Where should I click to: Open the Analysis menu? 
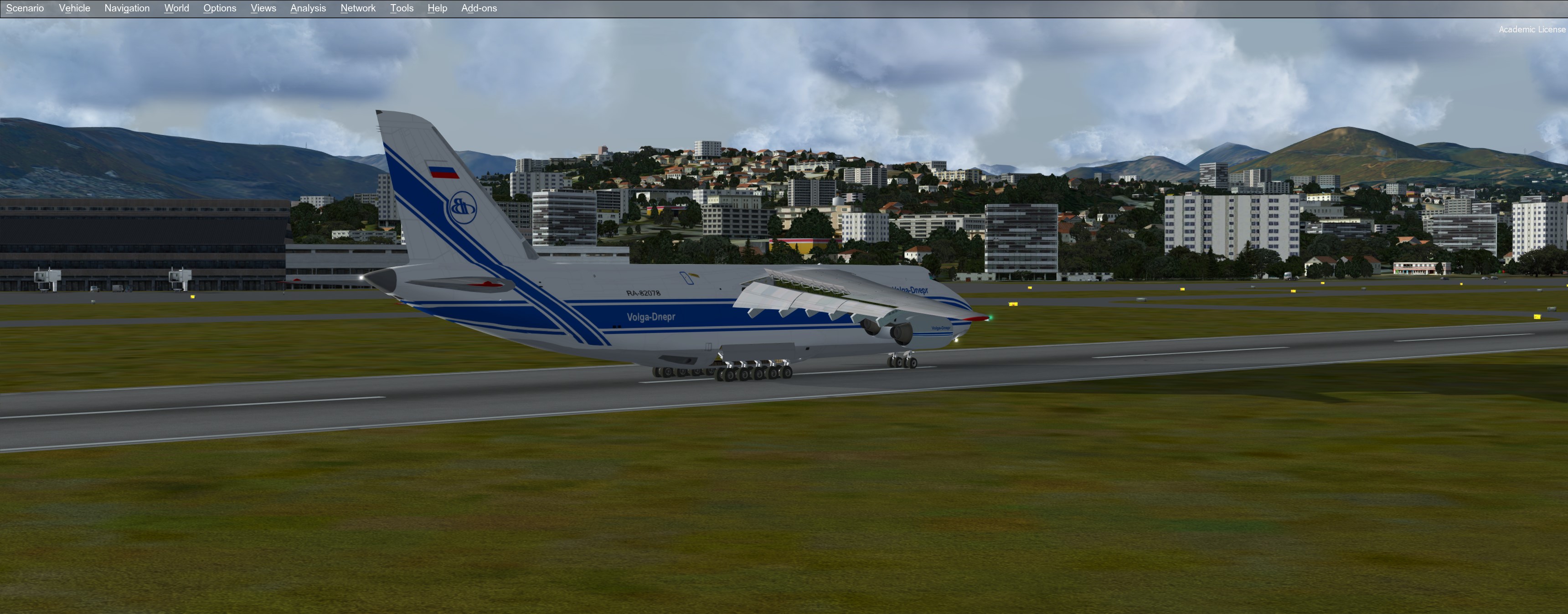pos(308,9)
